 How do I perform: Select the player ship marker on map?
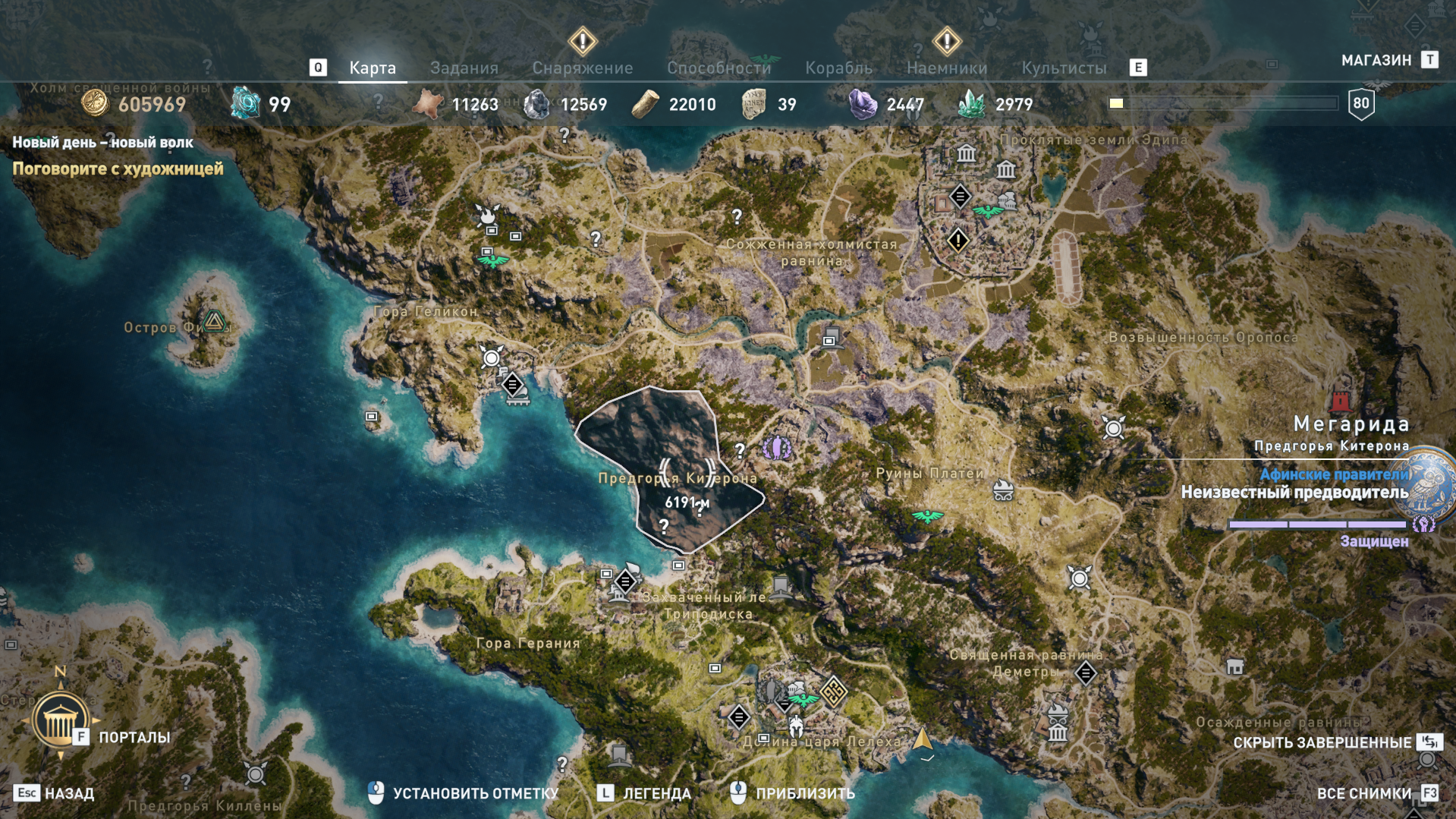pyautogui.click(x=923, y=739)
